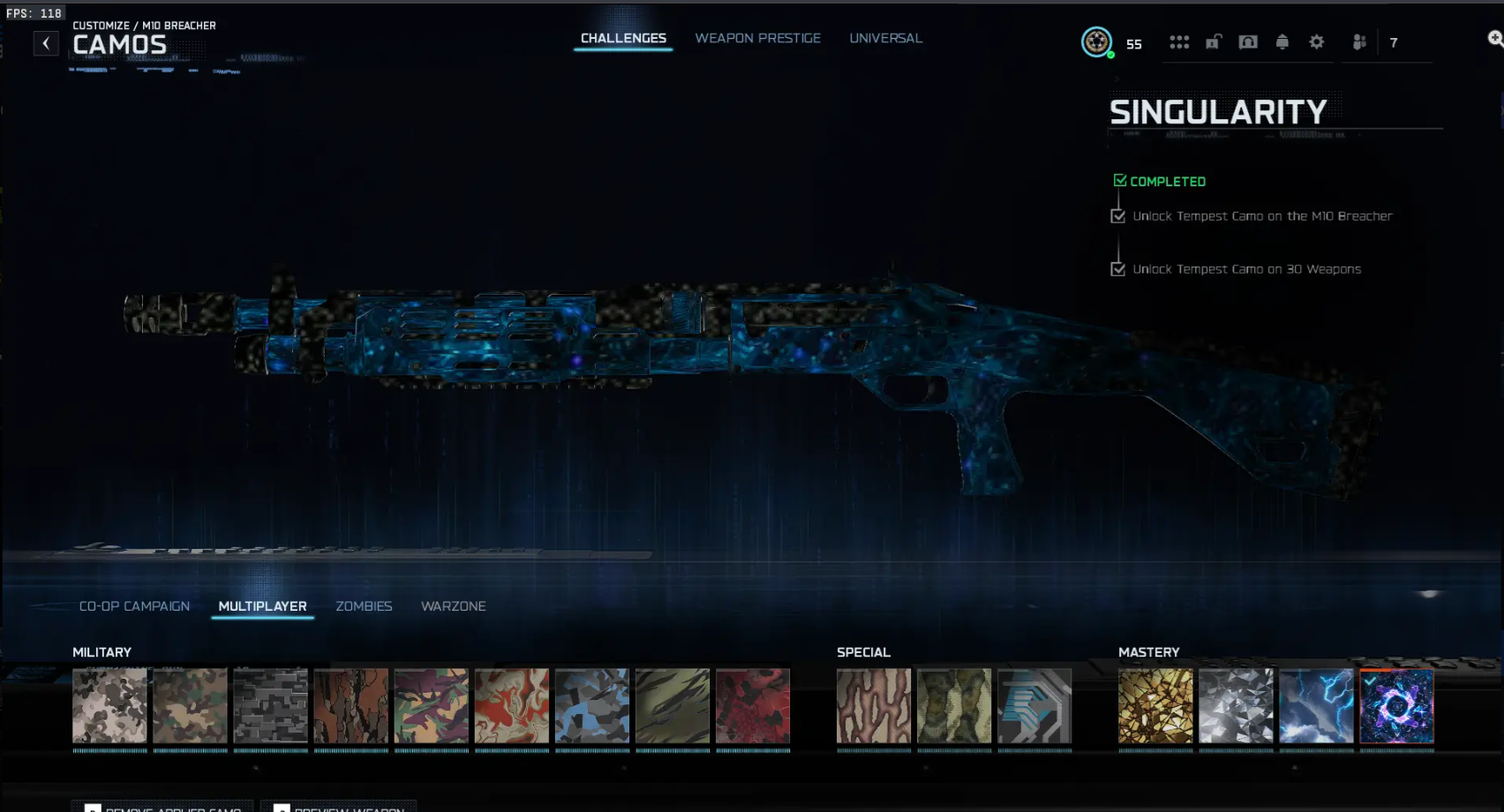1504x812 pixels.
Task: Switch to the Weapon Prestige tab
Action: point(757,38)
